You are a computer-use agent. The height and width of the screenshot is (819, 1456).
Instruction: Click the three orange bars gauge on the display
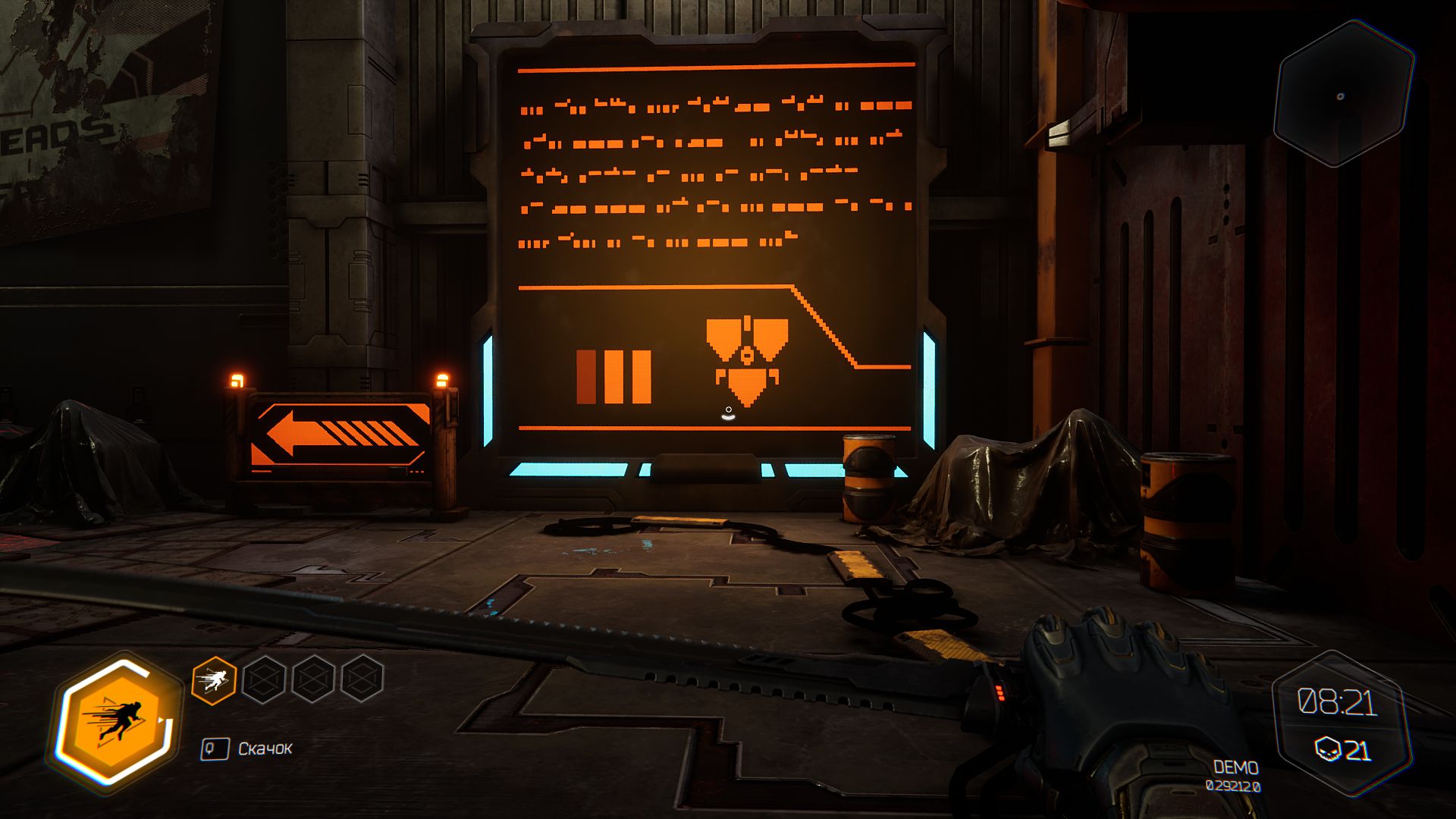coord(614,377)
